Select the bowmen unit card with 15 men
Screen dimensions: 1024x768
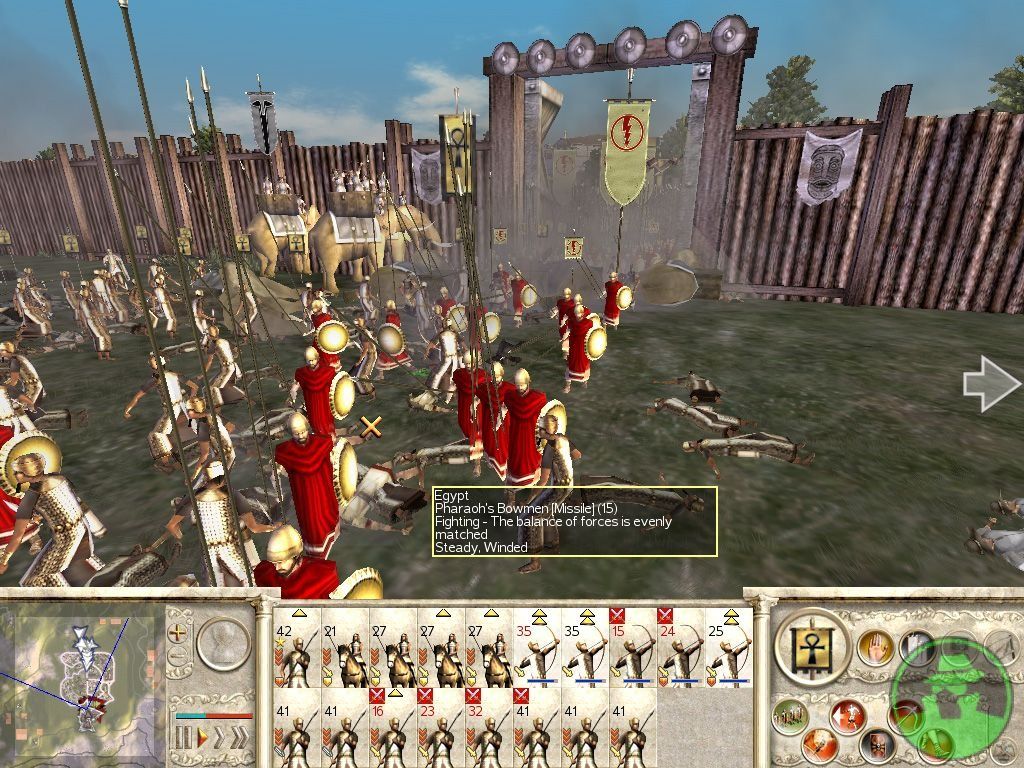[631, 648]
